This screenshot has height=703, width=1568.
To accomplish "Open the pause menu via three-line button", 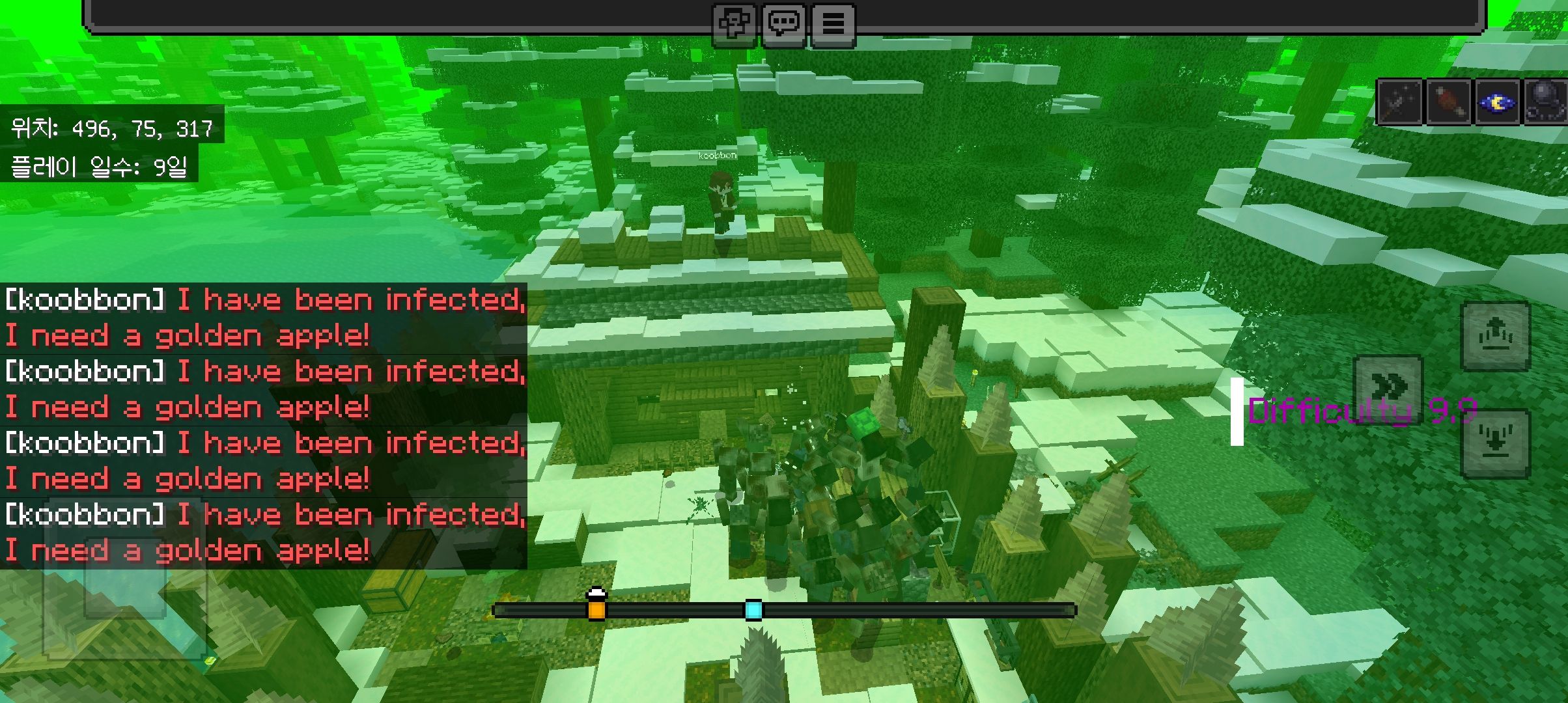I will (833, 25).
